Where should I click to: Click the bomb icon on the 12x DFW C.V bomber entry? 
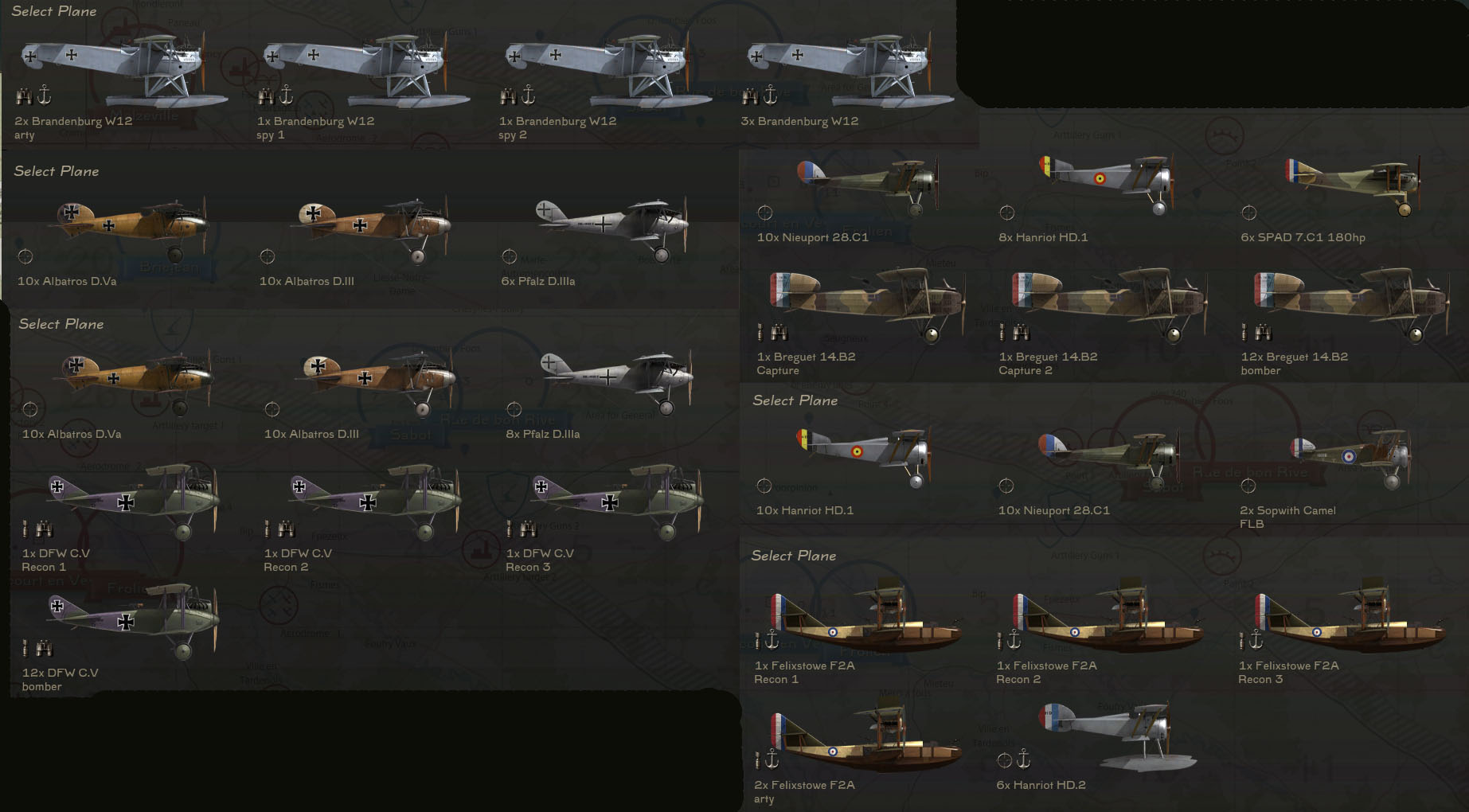tap(27, 646)
